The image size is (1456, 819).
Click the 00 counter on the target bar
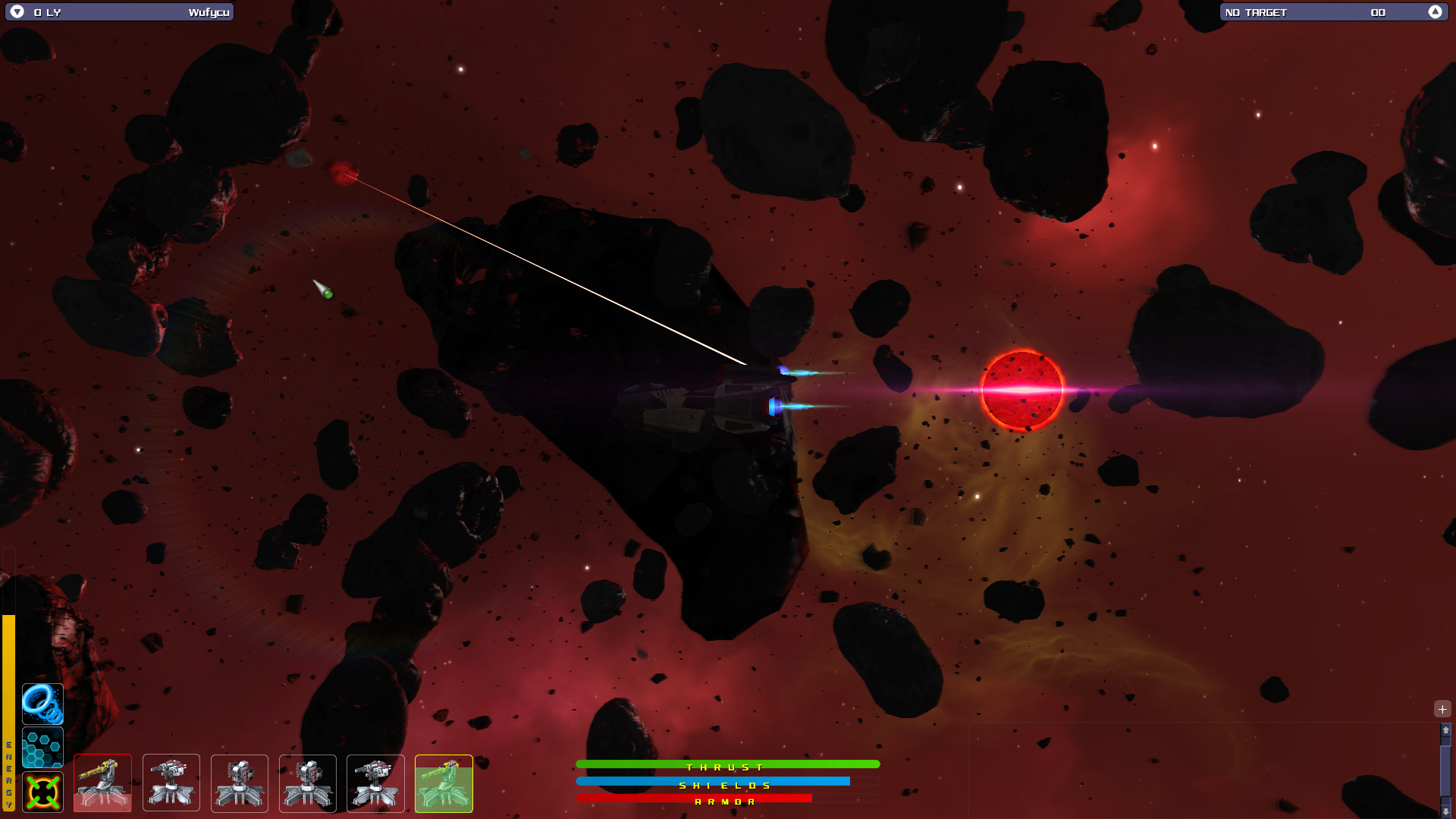tap(1378, 12)
